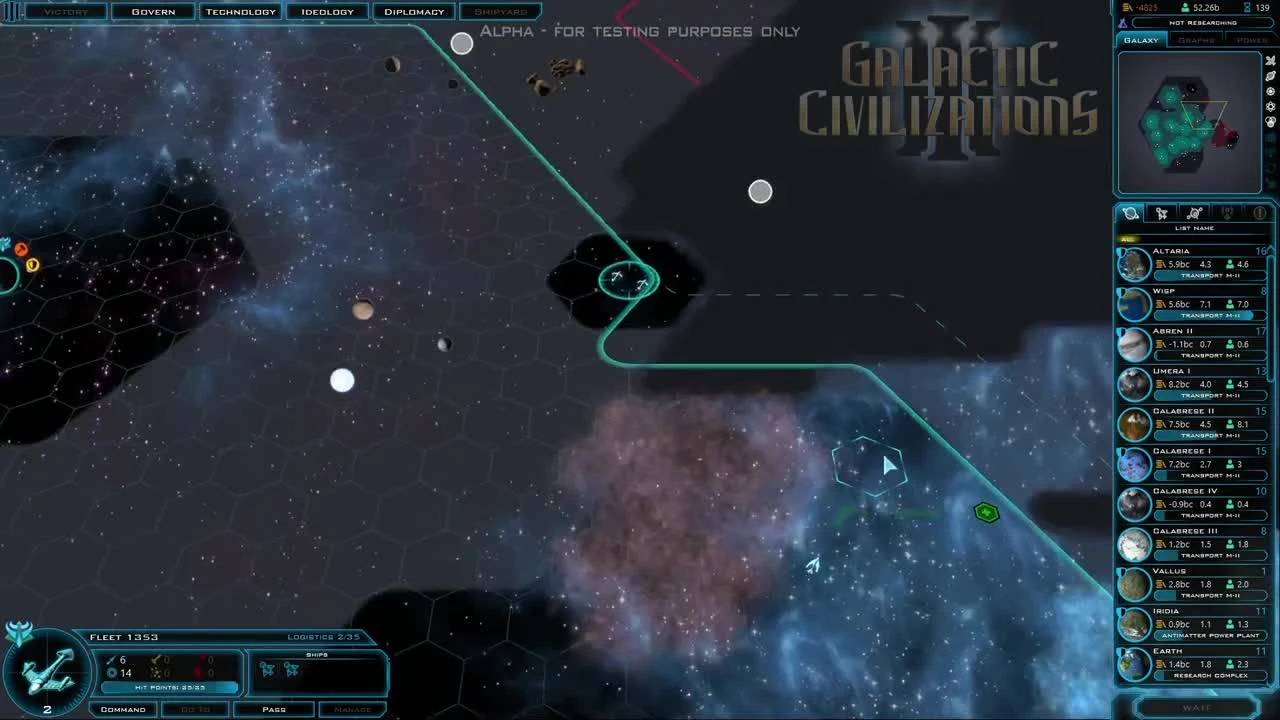
Task: Select the Wisp planet thumbnail
Action: (x=1134, y=303)
